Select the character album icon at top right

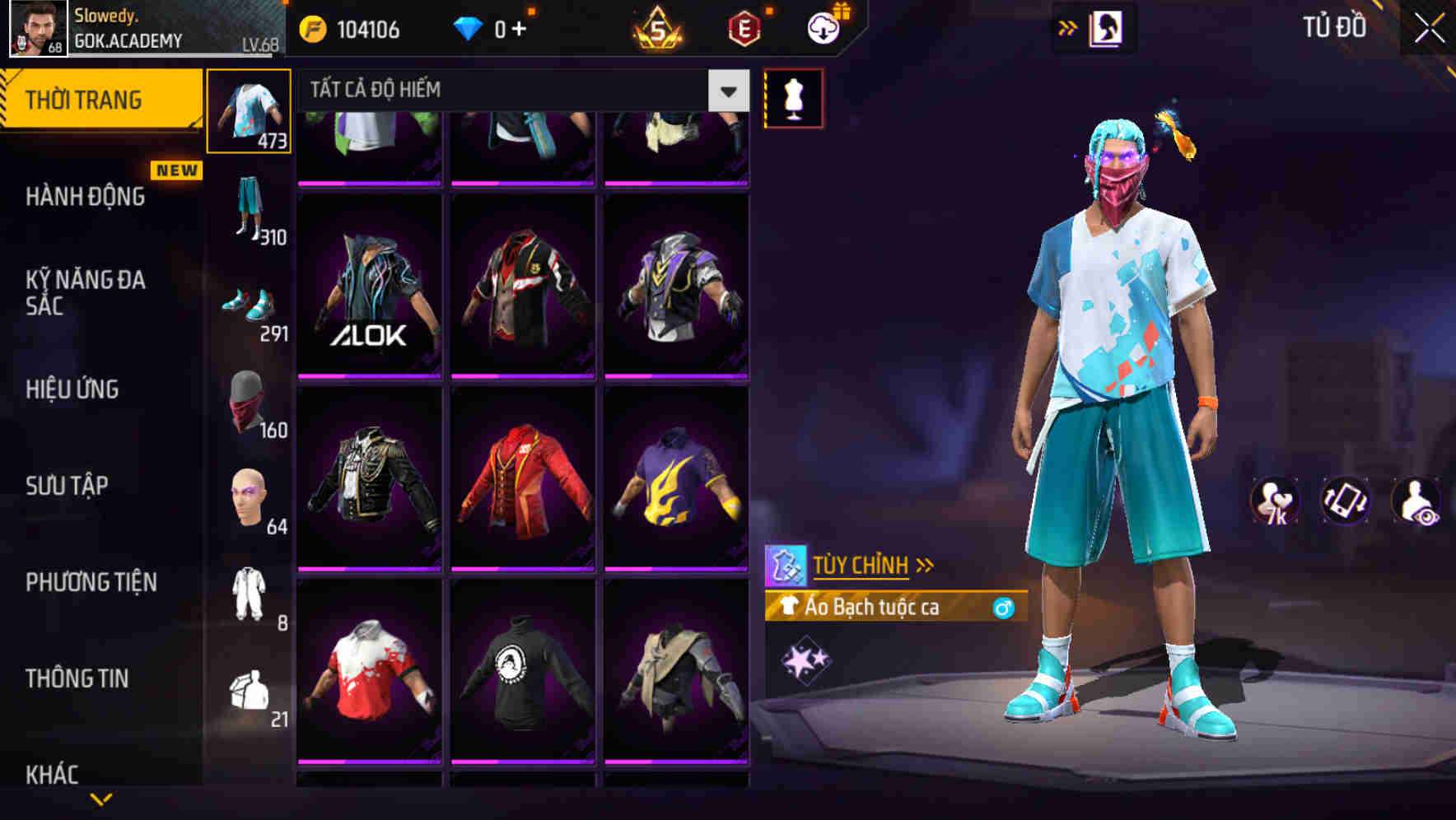1108,26
